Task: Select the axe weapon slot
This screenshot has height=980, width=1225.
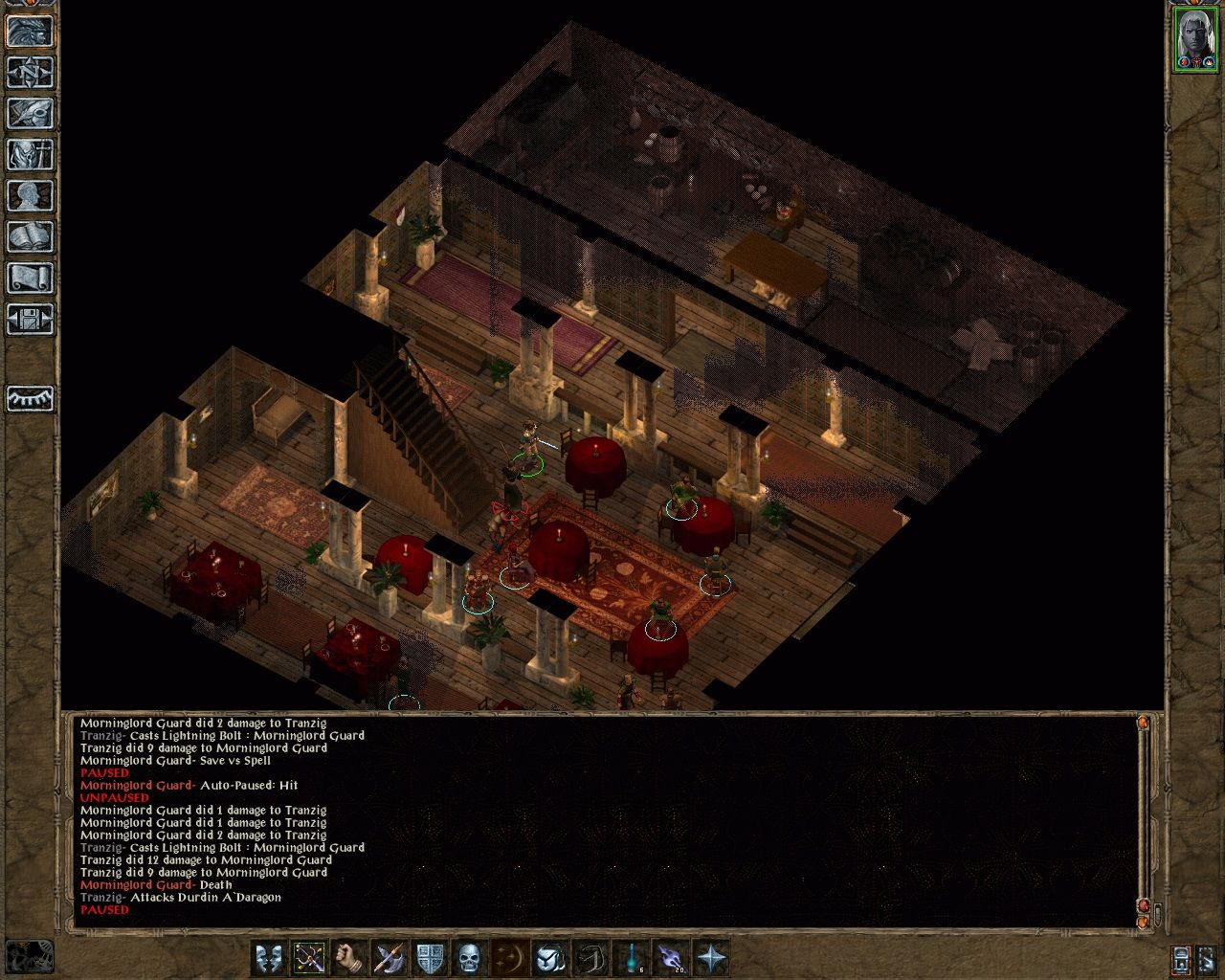Action: [x=390, y=957]
